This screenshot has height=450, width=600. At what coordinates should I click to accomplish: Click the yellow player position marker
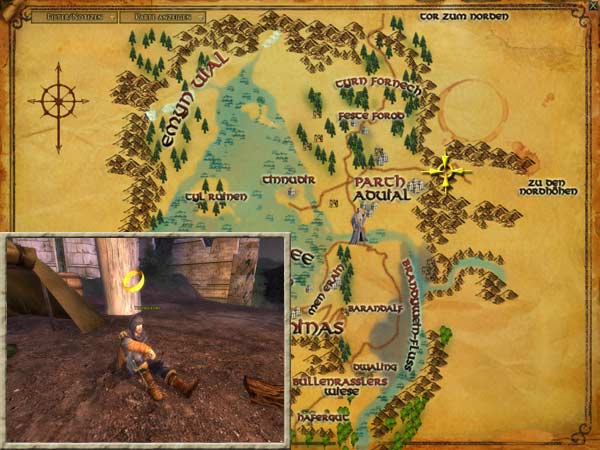click(x=444, y=172)
